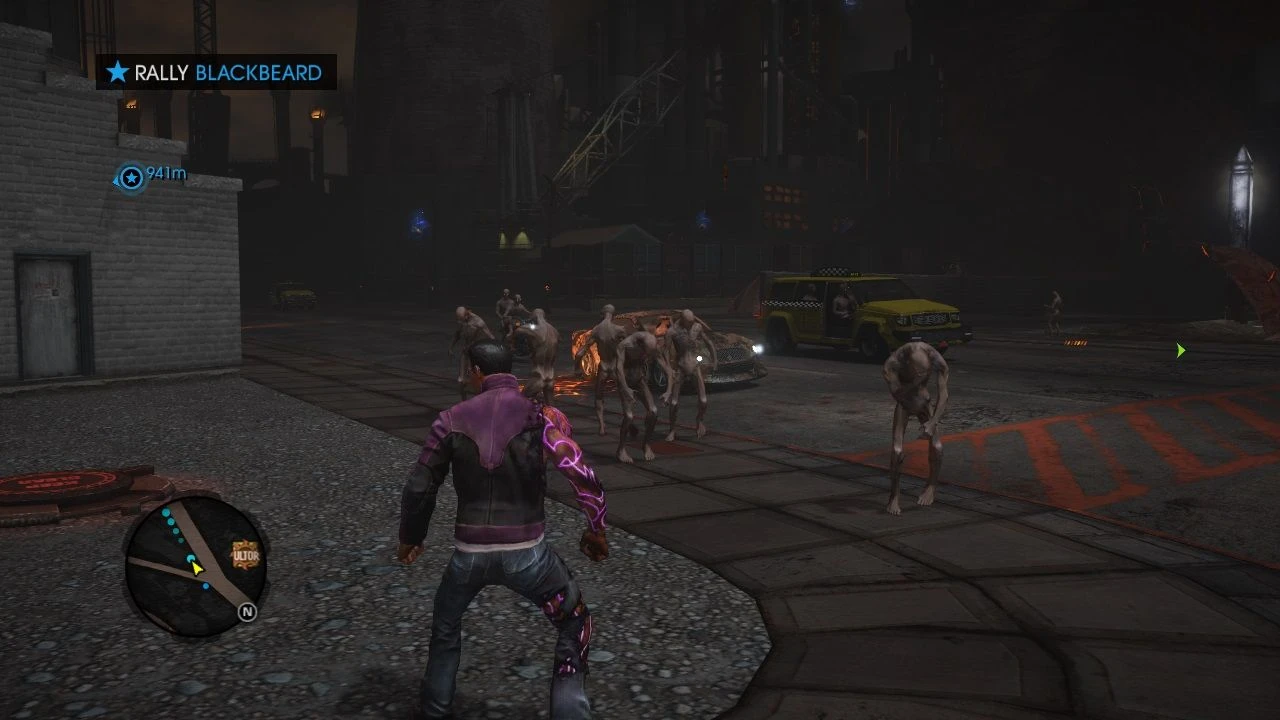Click the N compass indicator on minimap
This screenshot has height=720, width=1280.
247,611
